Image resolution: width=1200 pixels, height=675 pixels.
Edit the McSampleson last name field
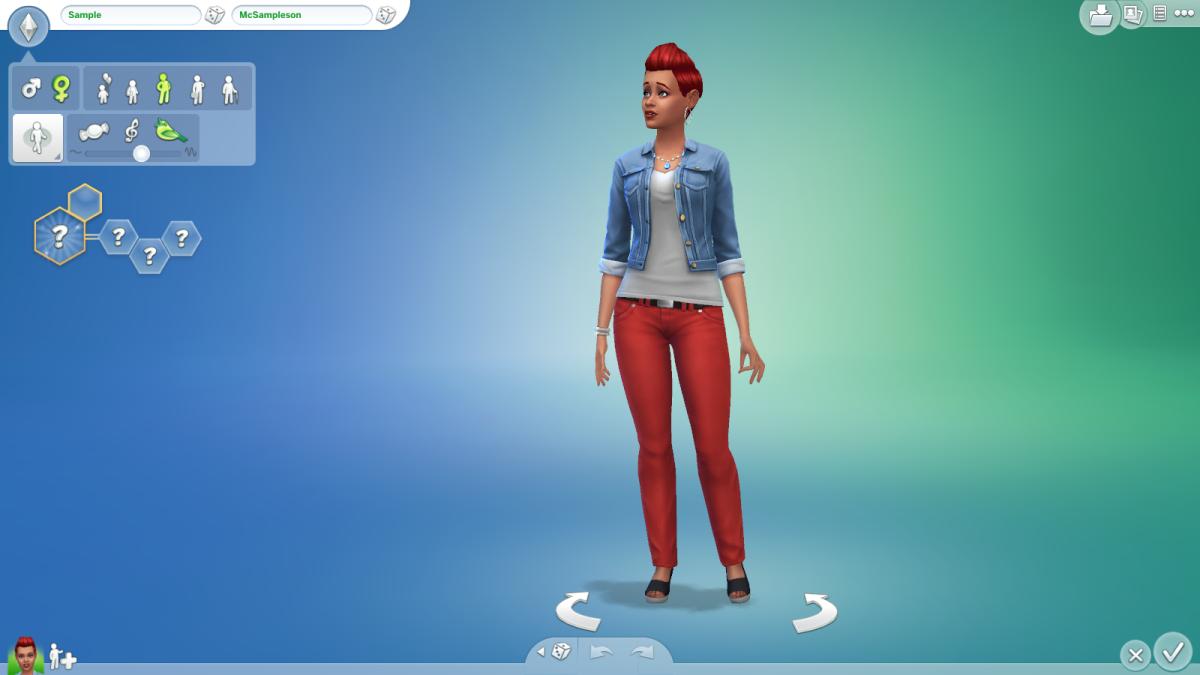pyautogui.click(x=300, y=15)
